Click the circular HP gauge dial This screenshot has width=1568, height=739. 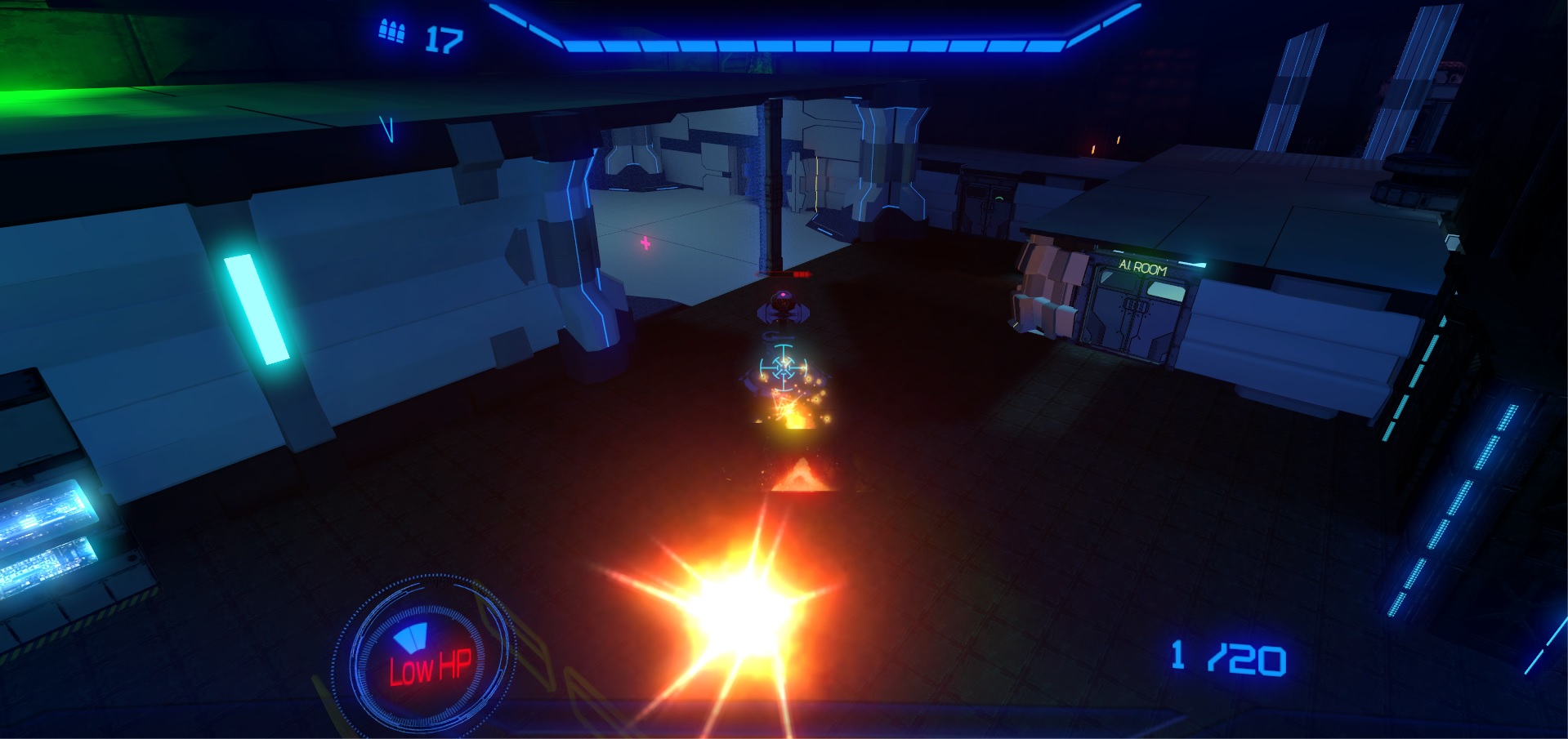coord(426,653)
